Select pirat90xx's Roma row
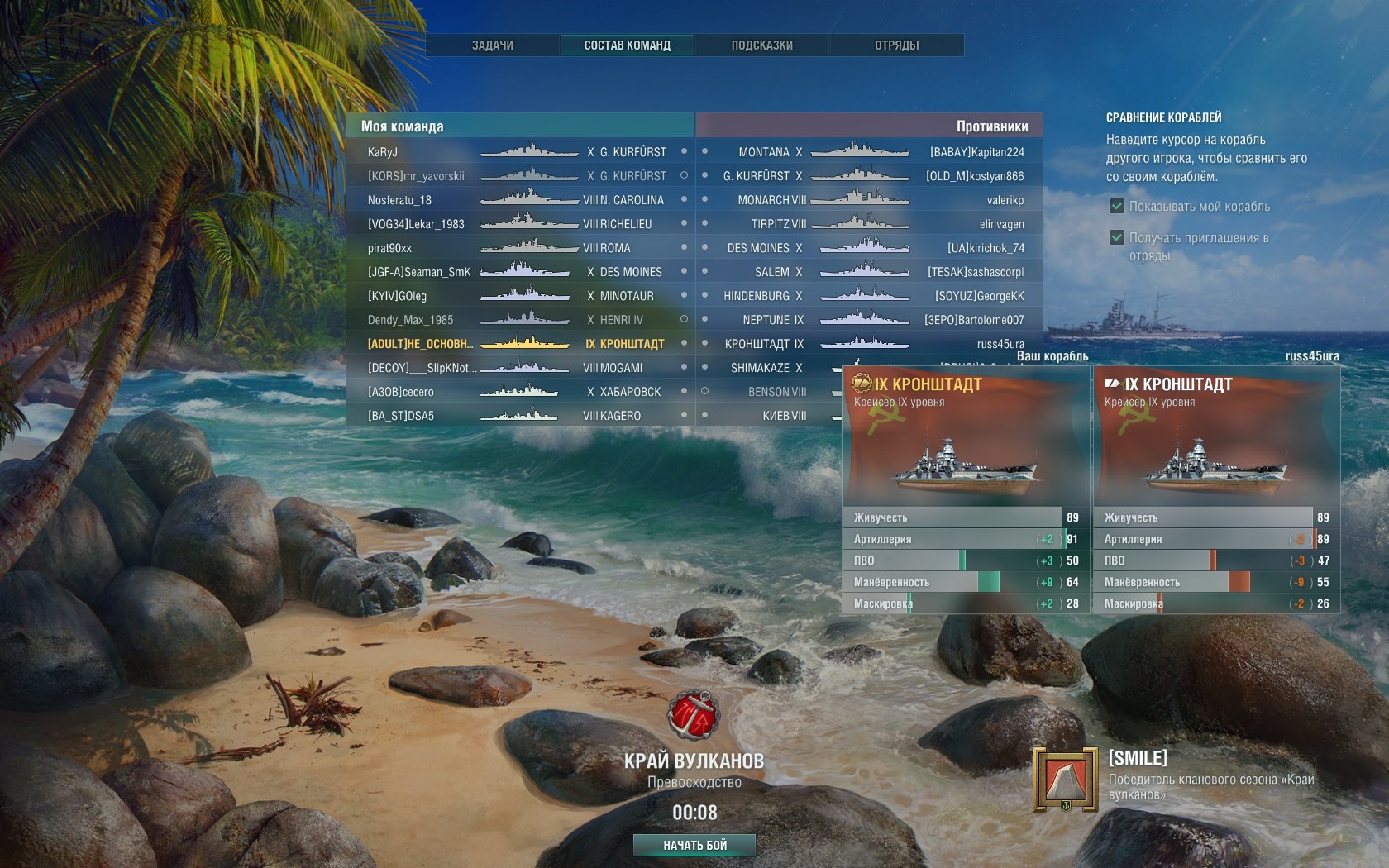The height and width of the screenshot is (868, 1389). (519, 248)
